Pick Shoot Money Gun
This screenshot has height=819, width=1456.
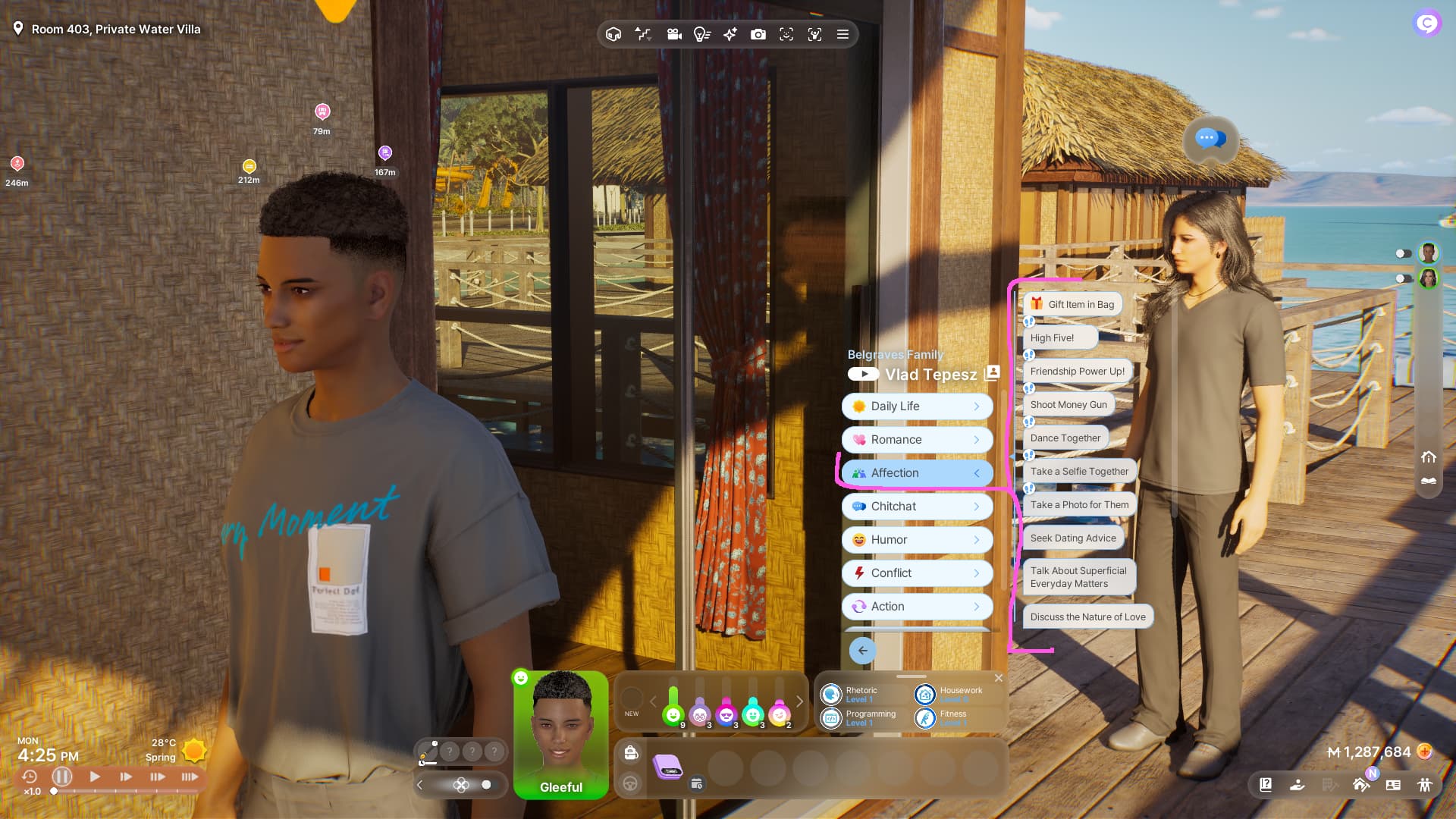click(1068, 404)
